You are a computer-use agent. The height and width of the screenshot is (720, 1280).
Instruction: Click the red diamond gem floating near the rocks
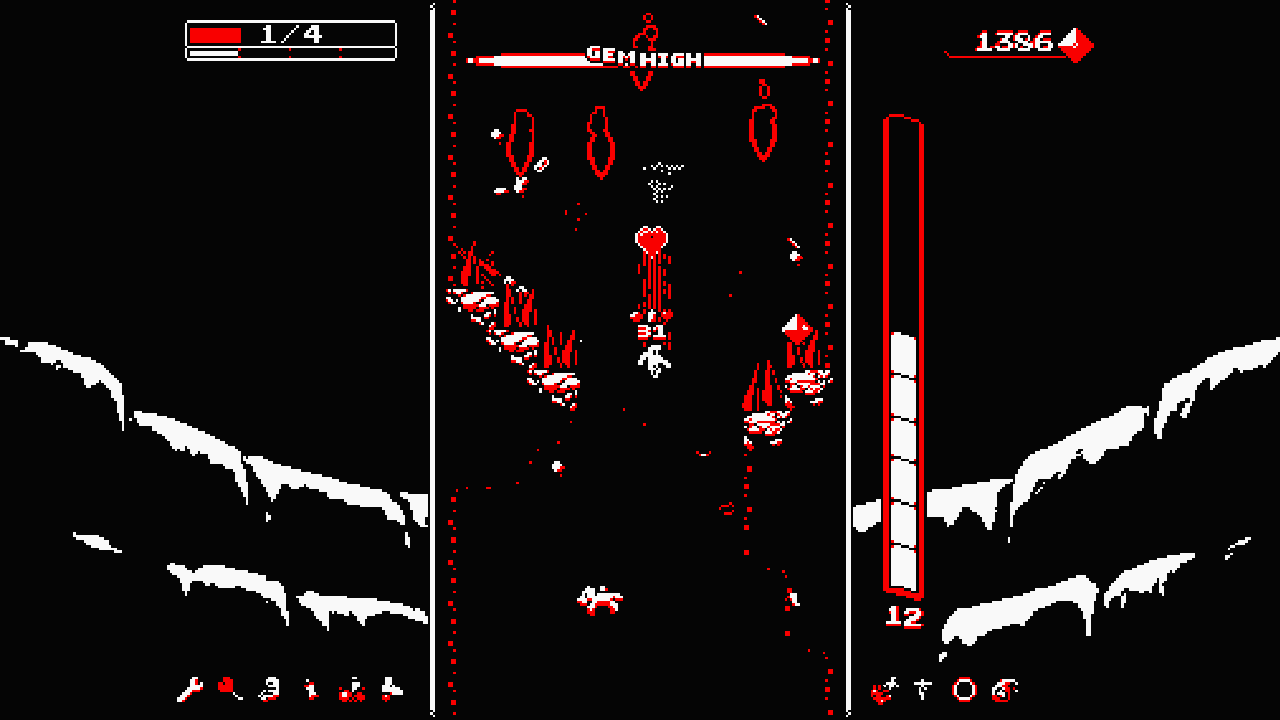[x=795, y=325]
